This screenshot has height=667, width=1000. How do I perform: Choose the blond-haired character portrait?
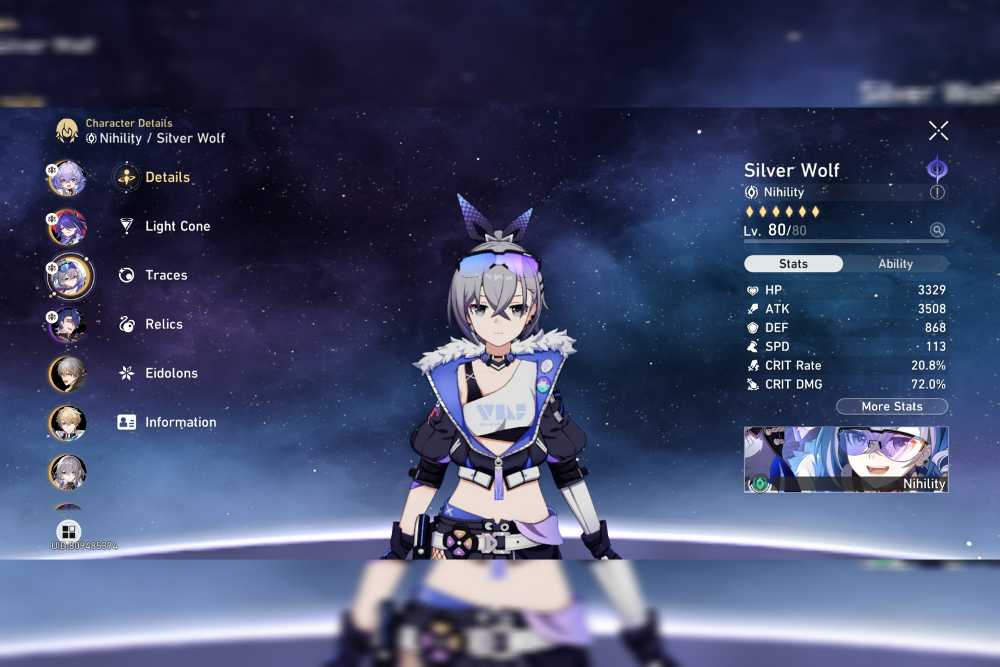[68, 423]
